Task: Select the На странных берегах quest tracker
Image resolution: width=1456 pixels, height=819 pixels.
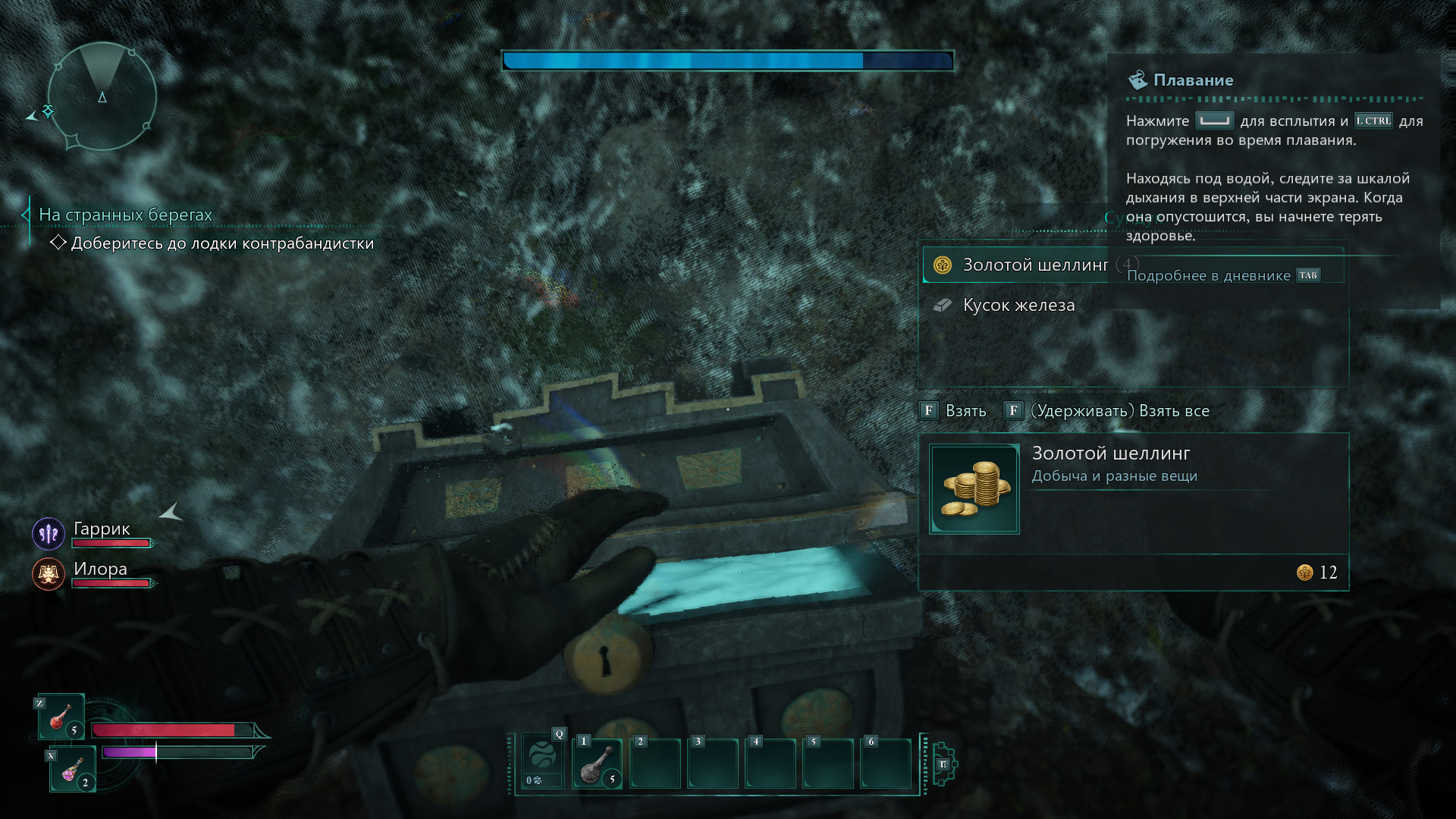Action: tap(125, 215)
